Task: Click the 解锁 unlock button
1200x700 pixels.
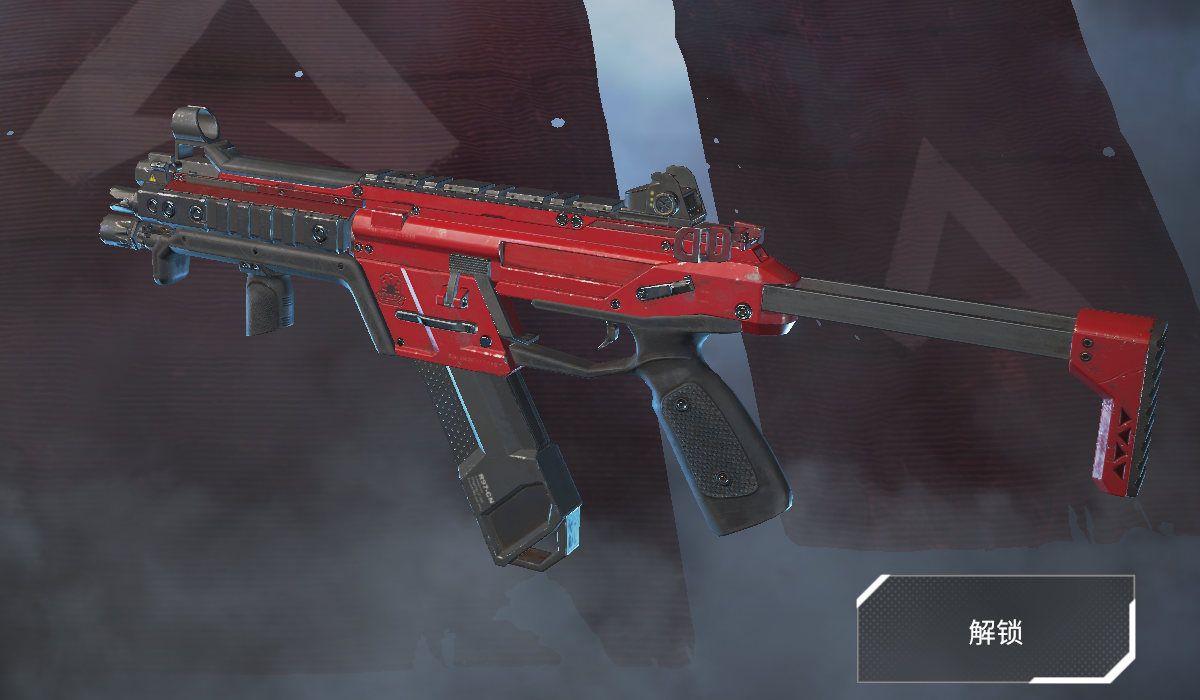Action: (x=995, y=629)
